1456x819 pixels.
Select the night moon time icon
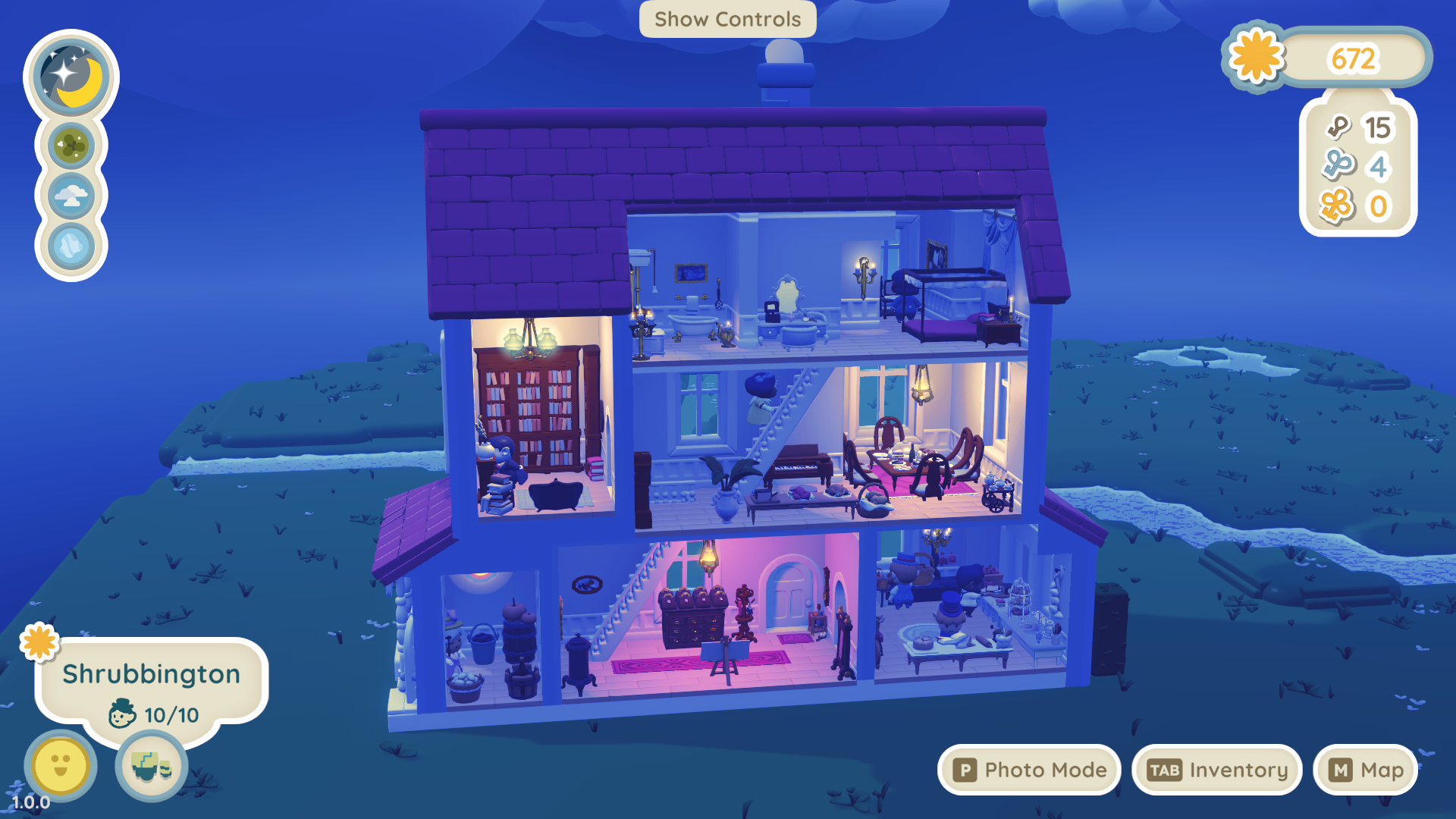[71, 76]
